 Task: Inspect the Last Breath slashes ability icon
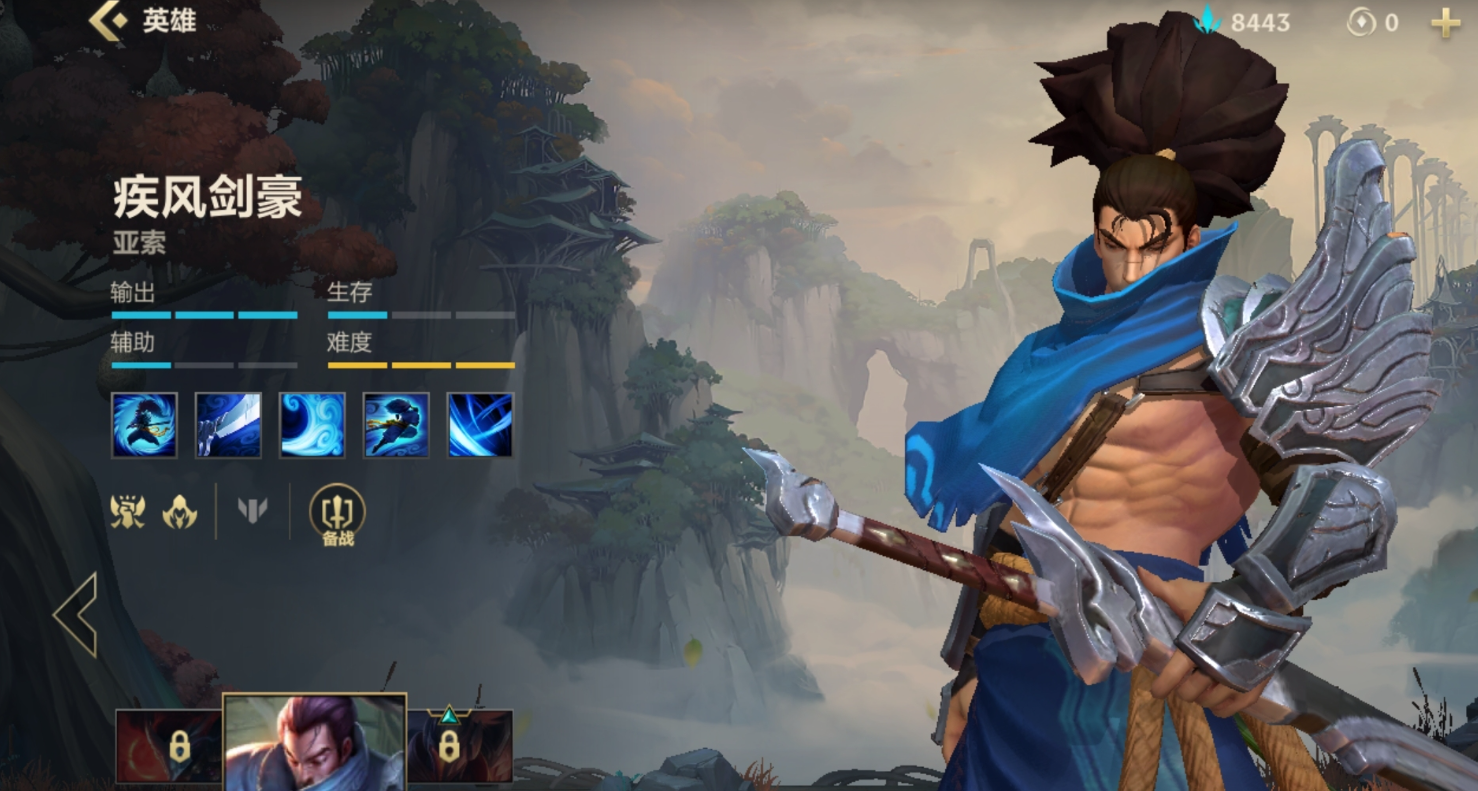(480, 425)
